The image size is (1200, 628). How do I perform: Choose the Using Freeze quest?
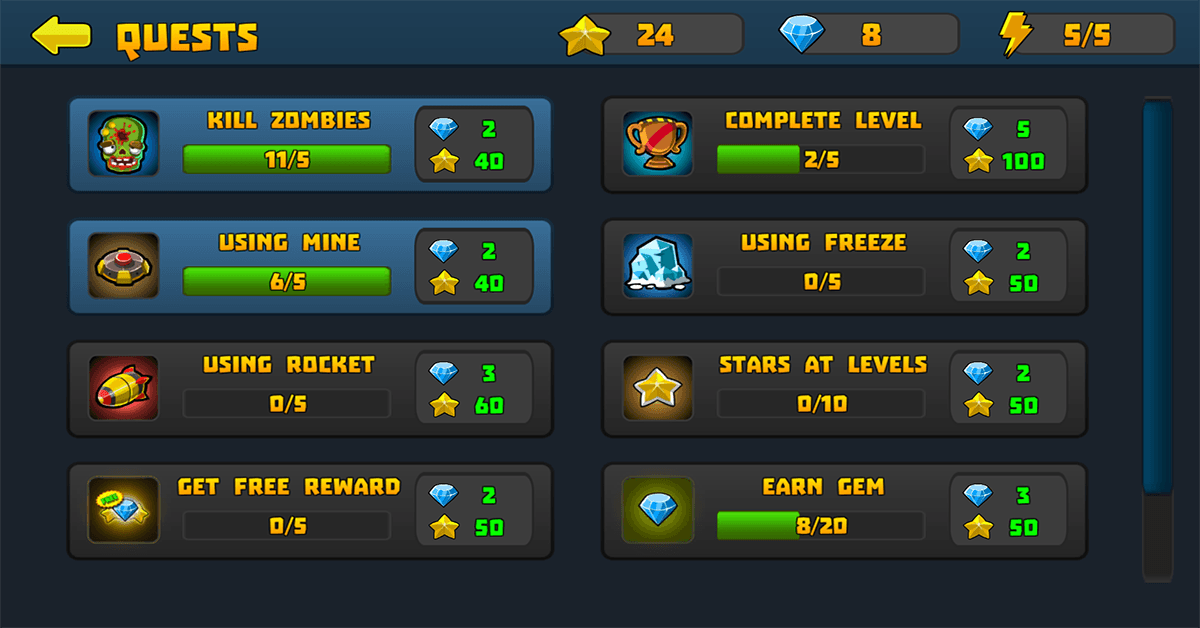(x=843, y=267)
